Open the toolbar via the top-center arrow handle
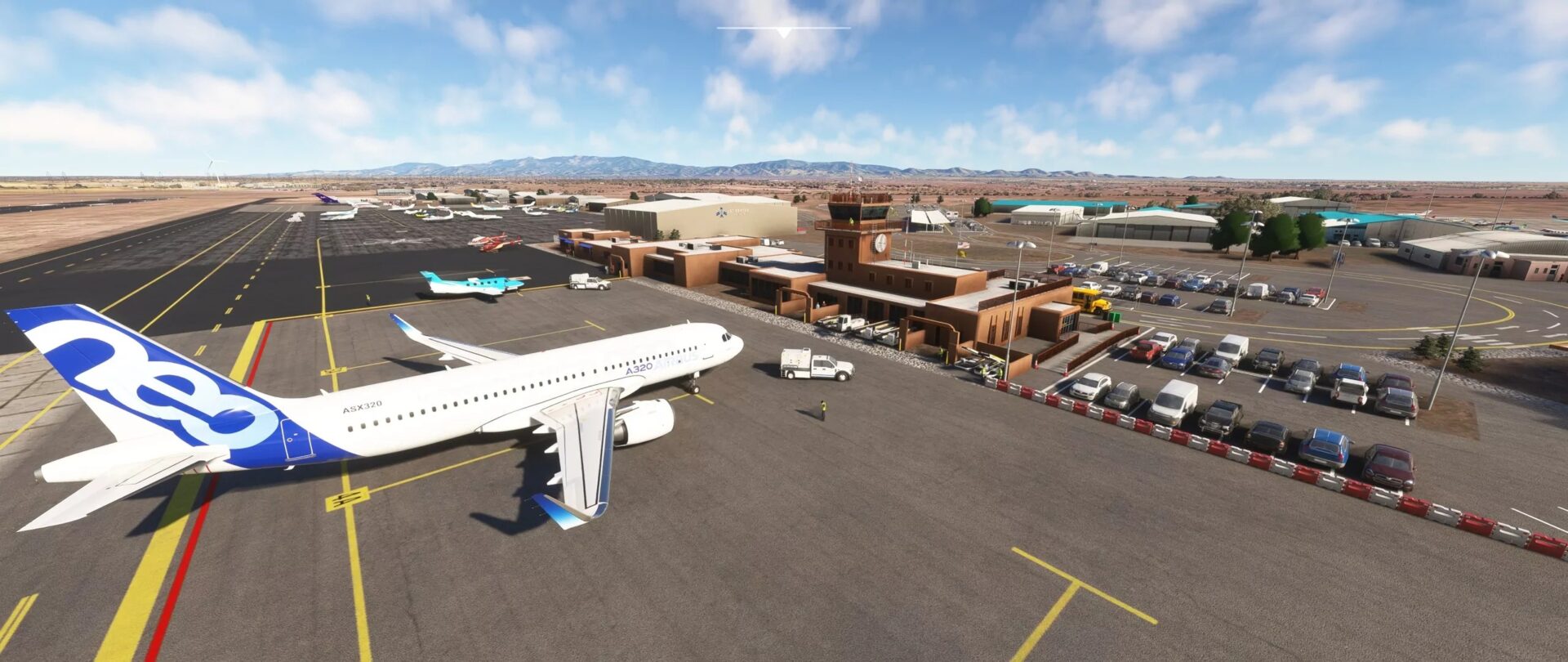The height and width of the screenshot is (662, 1568). click(x=783, y=33)
